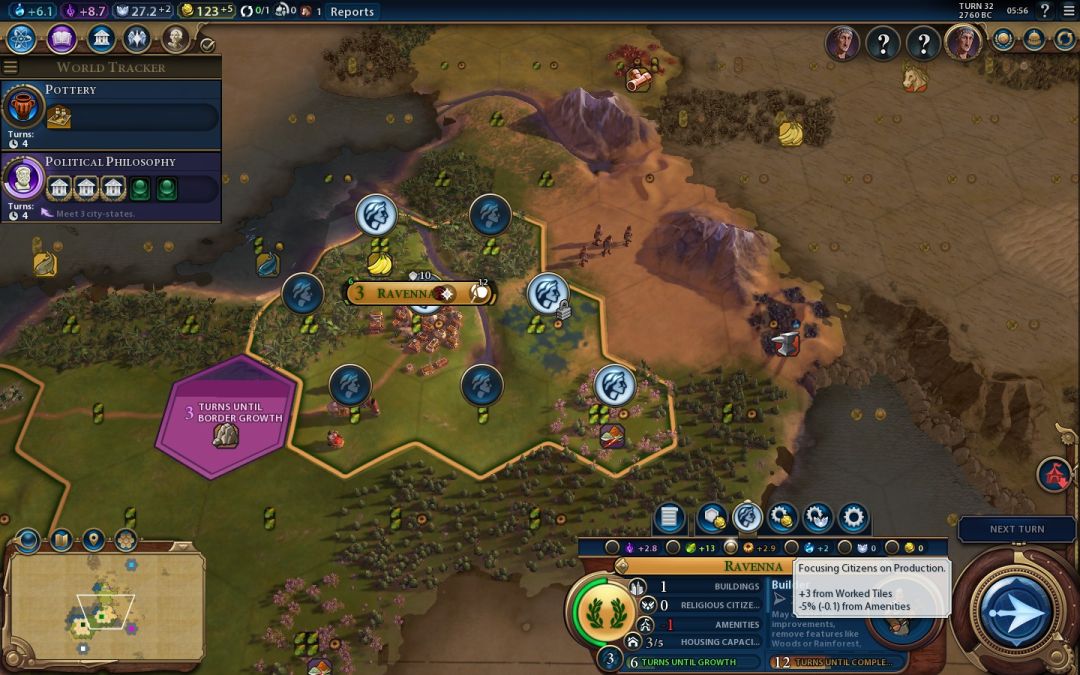This screenshot has width=1080, height=675.
Task: Open the city details scroll icon
Action: [670, 518]
